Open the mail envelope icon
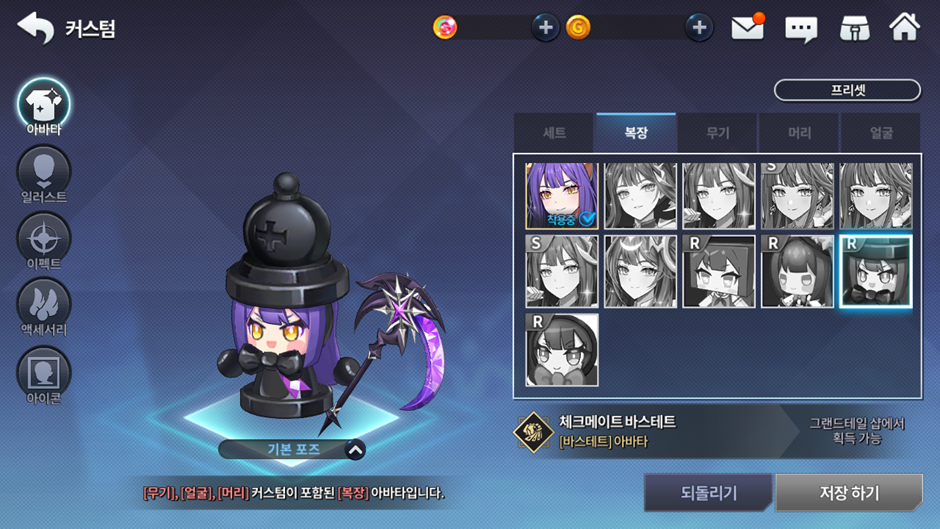 pyautogui.click(x=747, y=28)
